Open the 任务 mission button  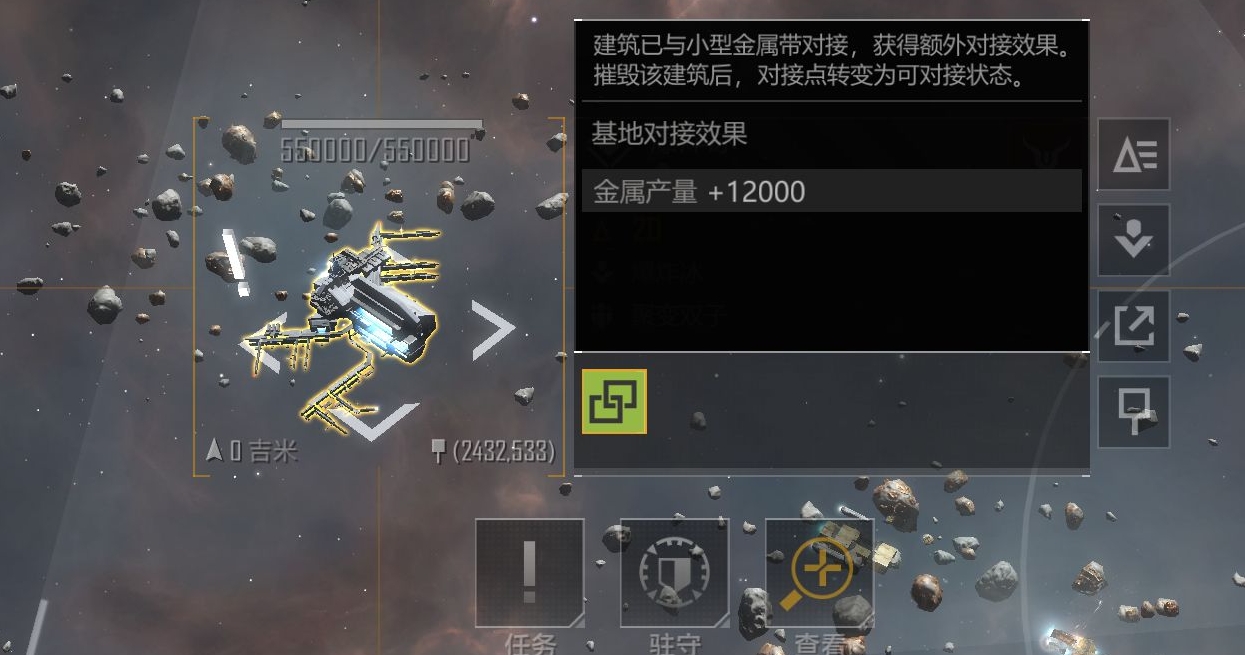[x=529, y=574]
